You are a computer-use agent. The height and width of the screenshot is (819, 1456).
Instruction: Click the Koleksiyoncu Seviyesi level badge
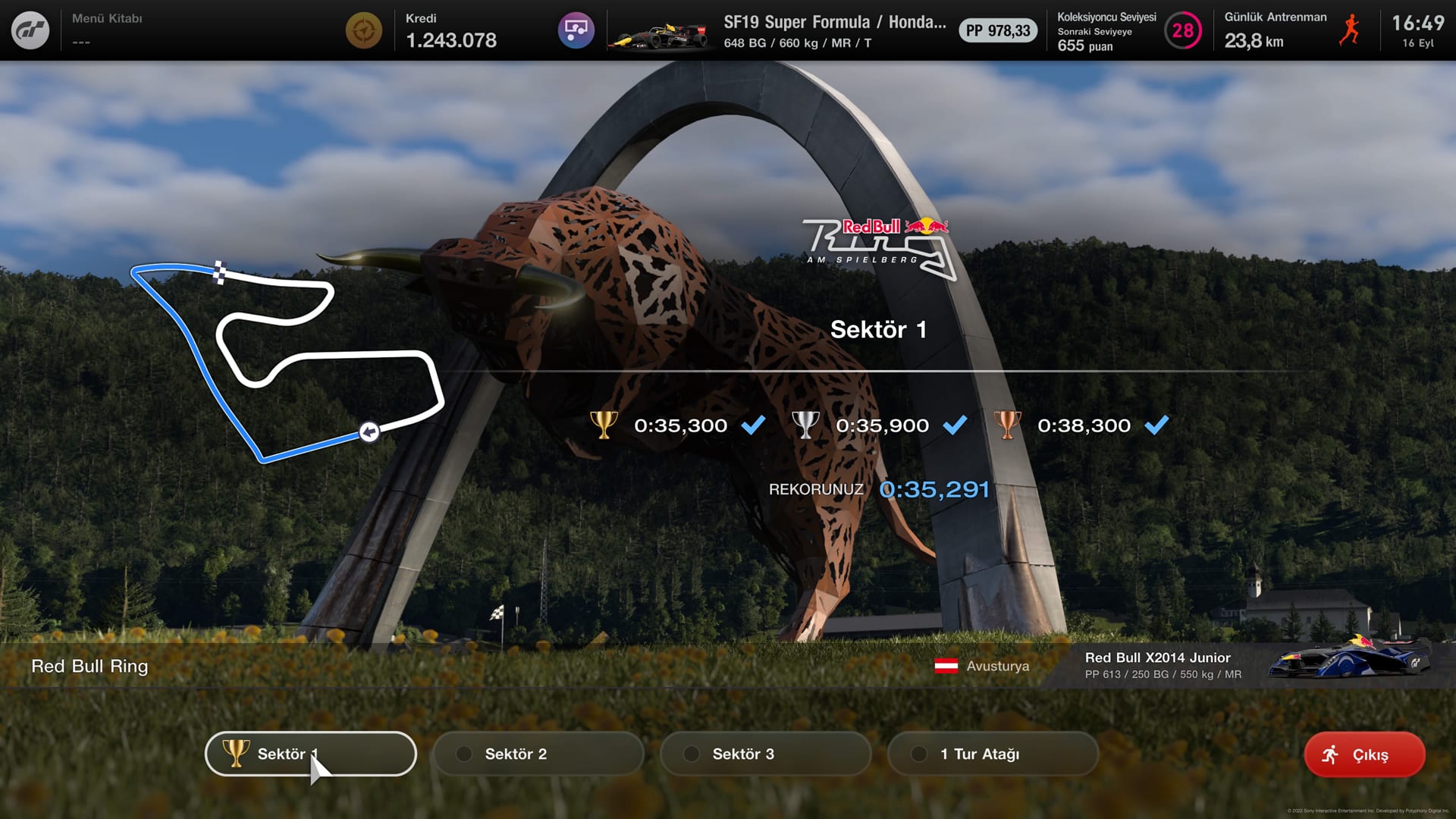point(1182,30)
